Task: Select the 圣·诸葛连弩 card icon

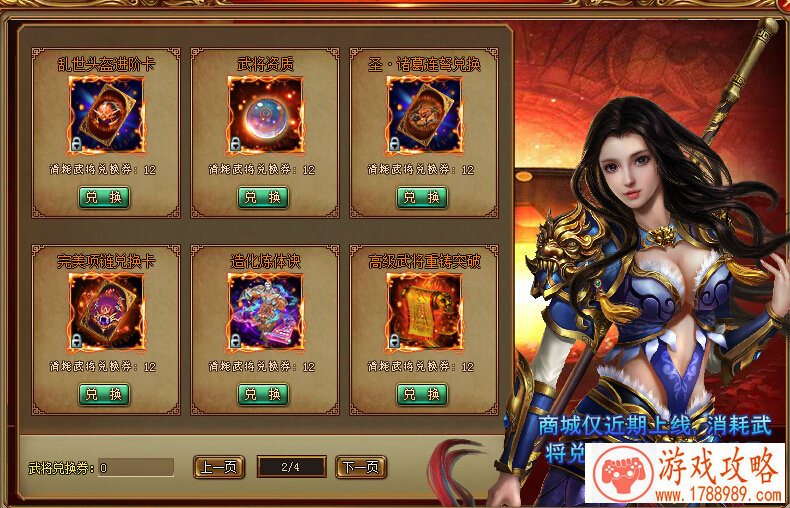Action: [x=424, y=115]
